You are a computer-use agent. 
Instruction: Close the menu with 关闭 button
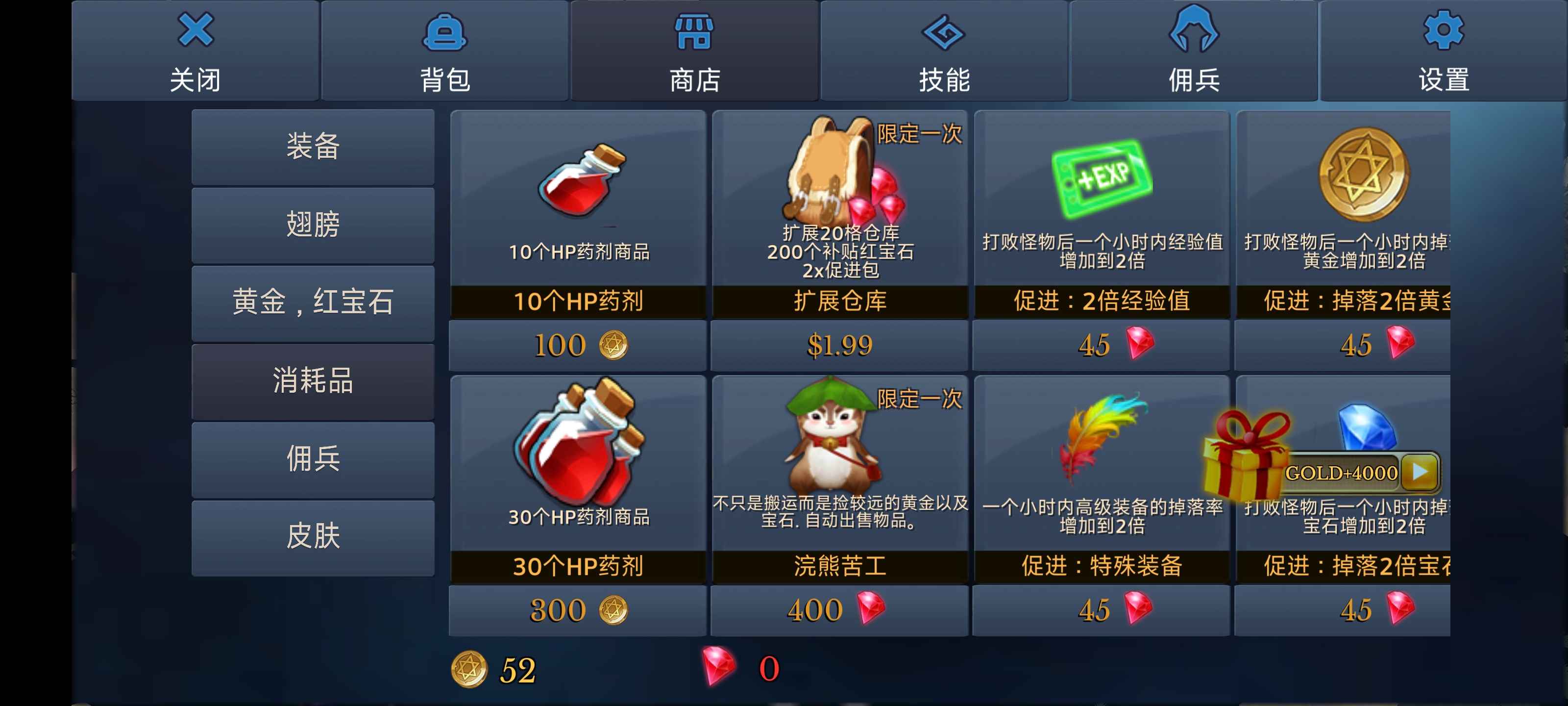pos(196,51)
